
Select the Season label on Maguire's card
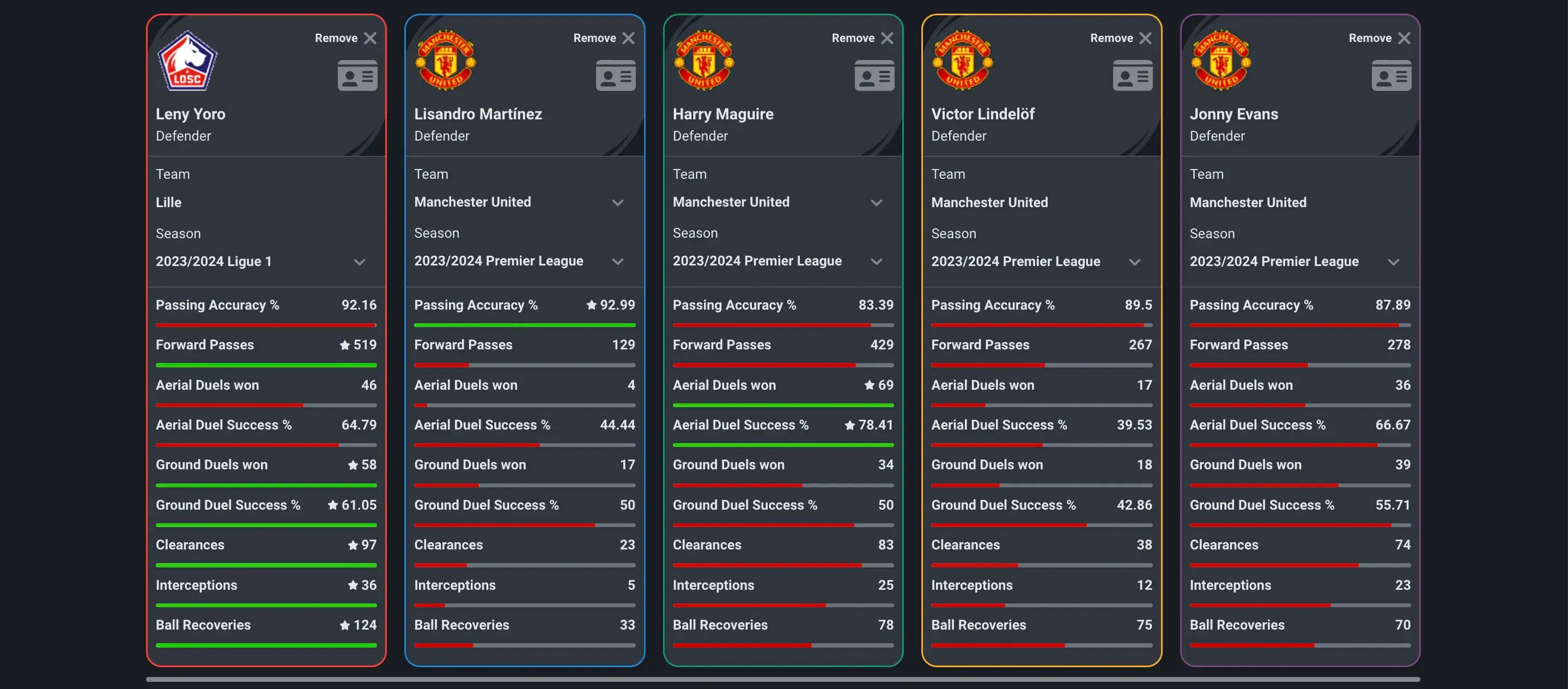point(696,233)
